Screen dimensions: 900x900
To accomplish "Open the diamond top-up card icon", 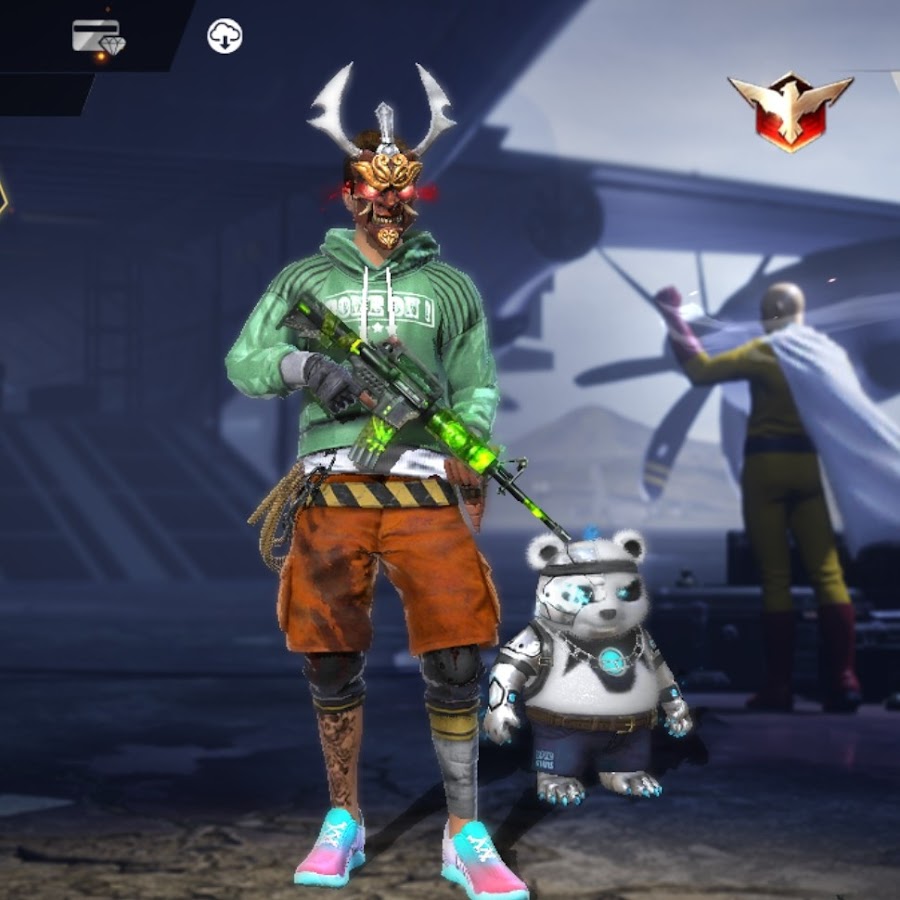I will 98,37.
